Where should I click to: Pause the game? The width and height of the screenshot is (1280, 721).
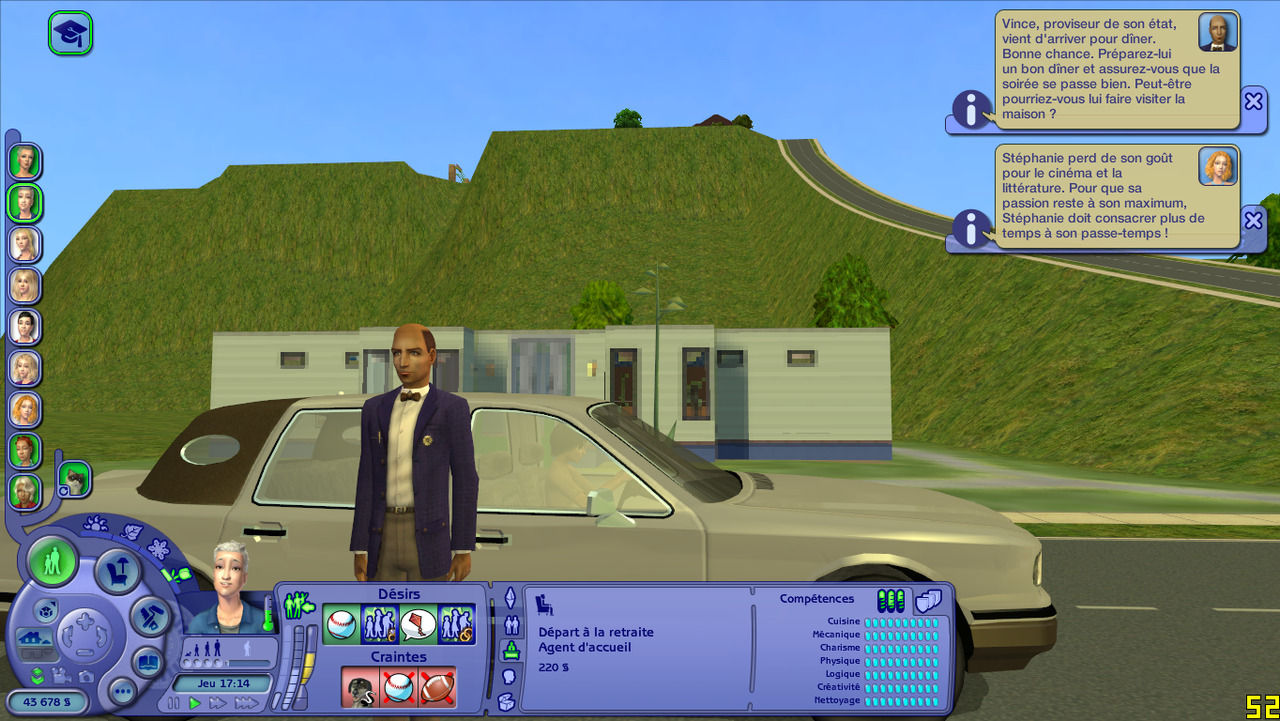tap(174, 704)
